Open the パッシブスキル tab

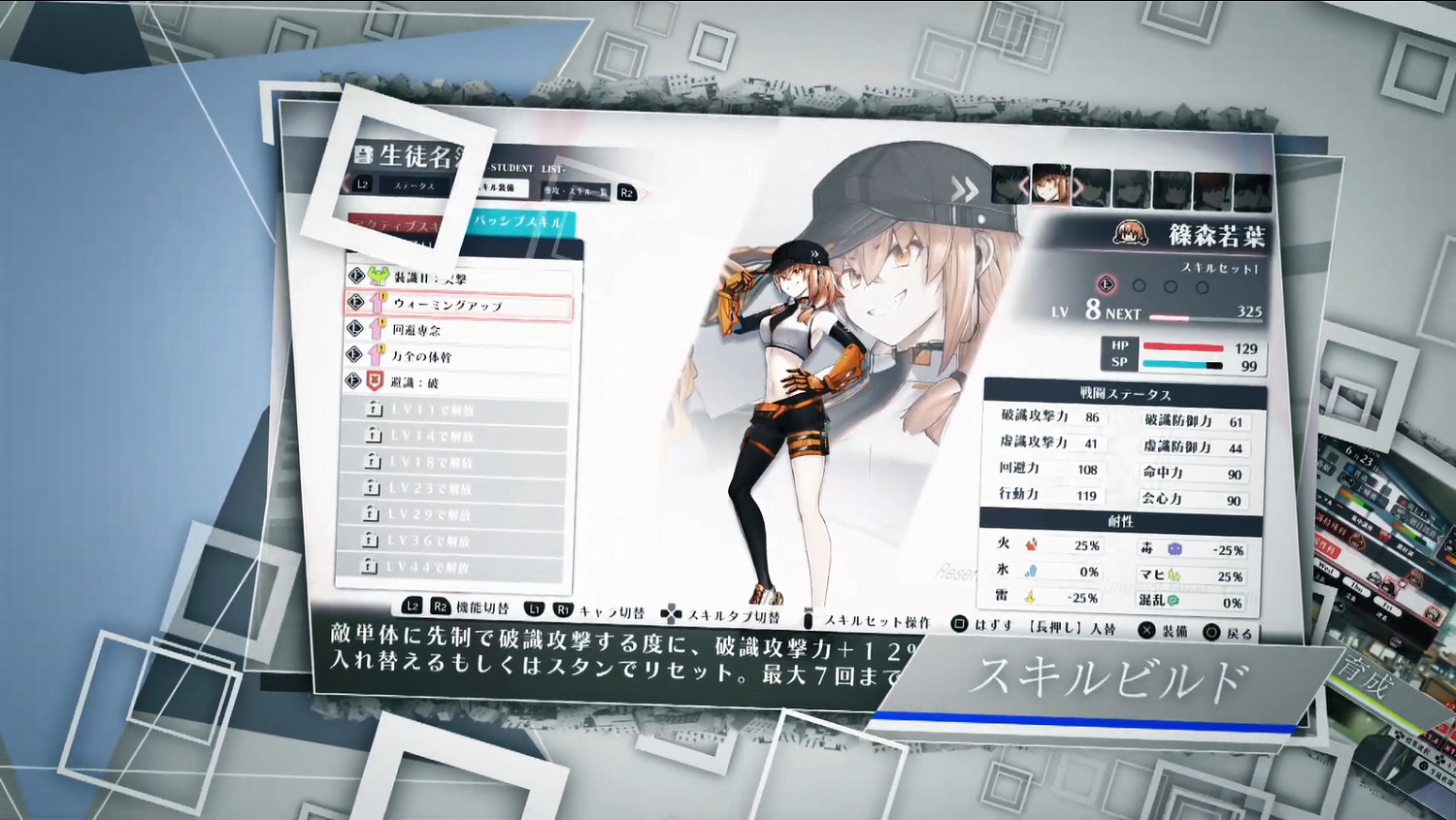point(522,220)
